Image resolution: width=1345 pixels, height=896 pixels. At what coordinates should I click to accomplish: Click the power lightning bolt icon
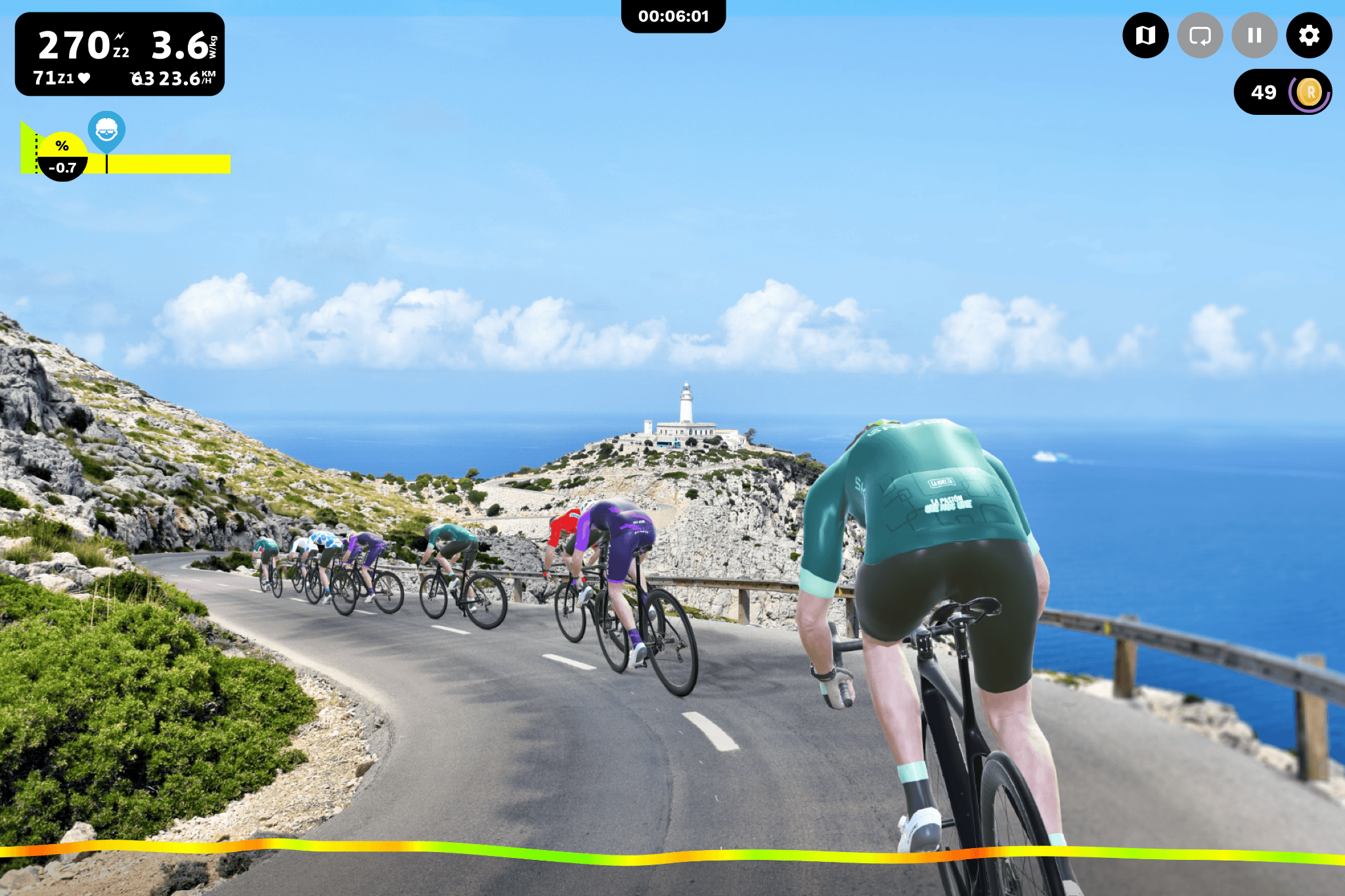(x=120, y=36)
